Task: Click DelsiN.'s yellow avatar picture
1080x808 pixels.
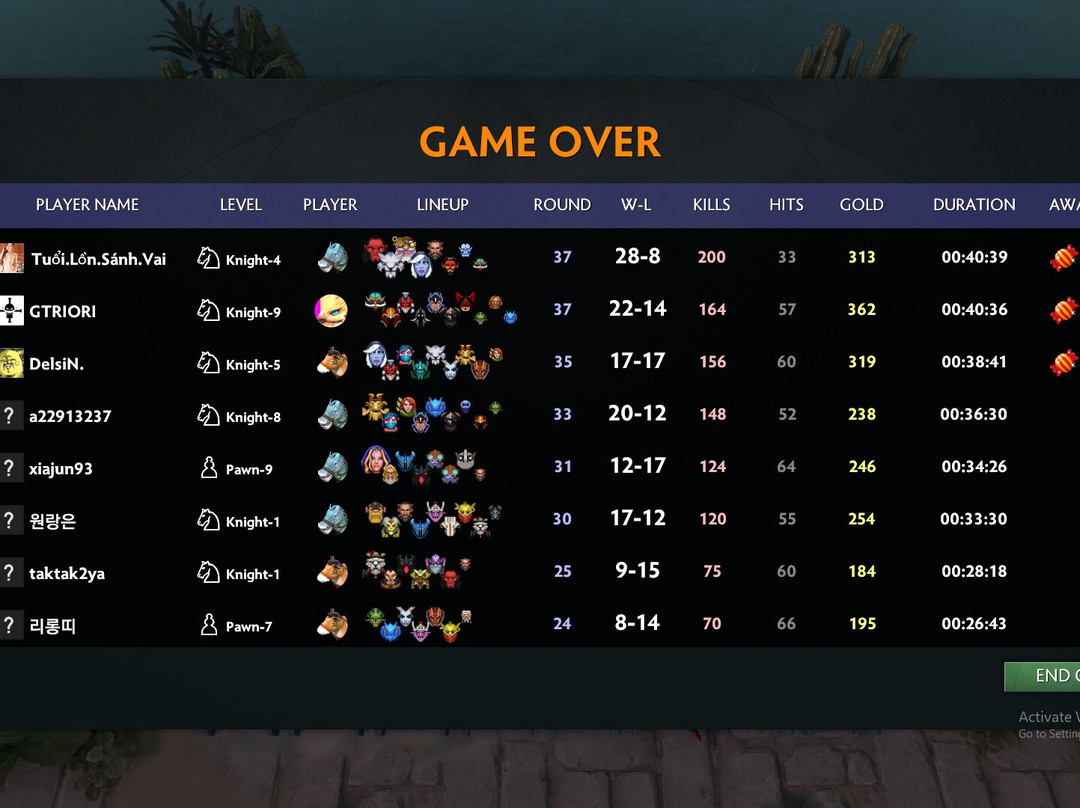Action: [x=12, y=363]
